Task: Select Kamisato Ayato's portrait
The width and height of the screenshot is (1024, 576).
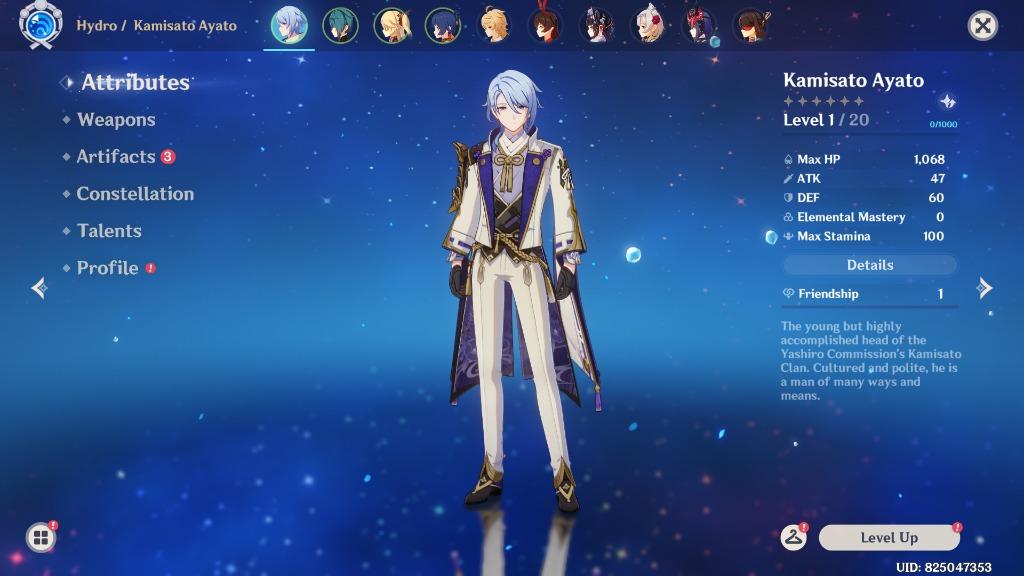Action: point(289,26)
